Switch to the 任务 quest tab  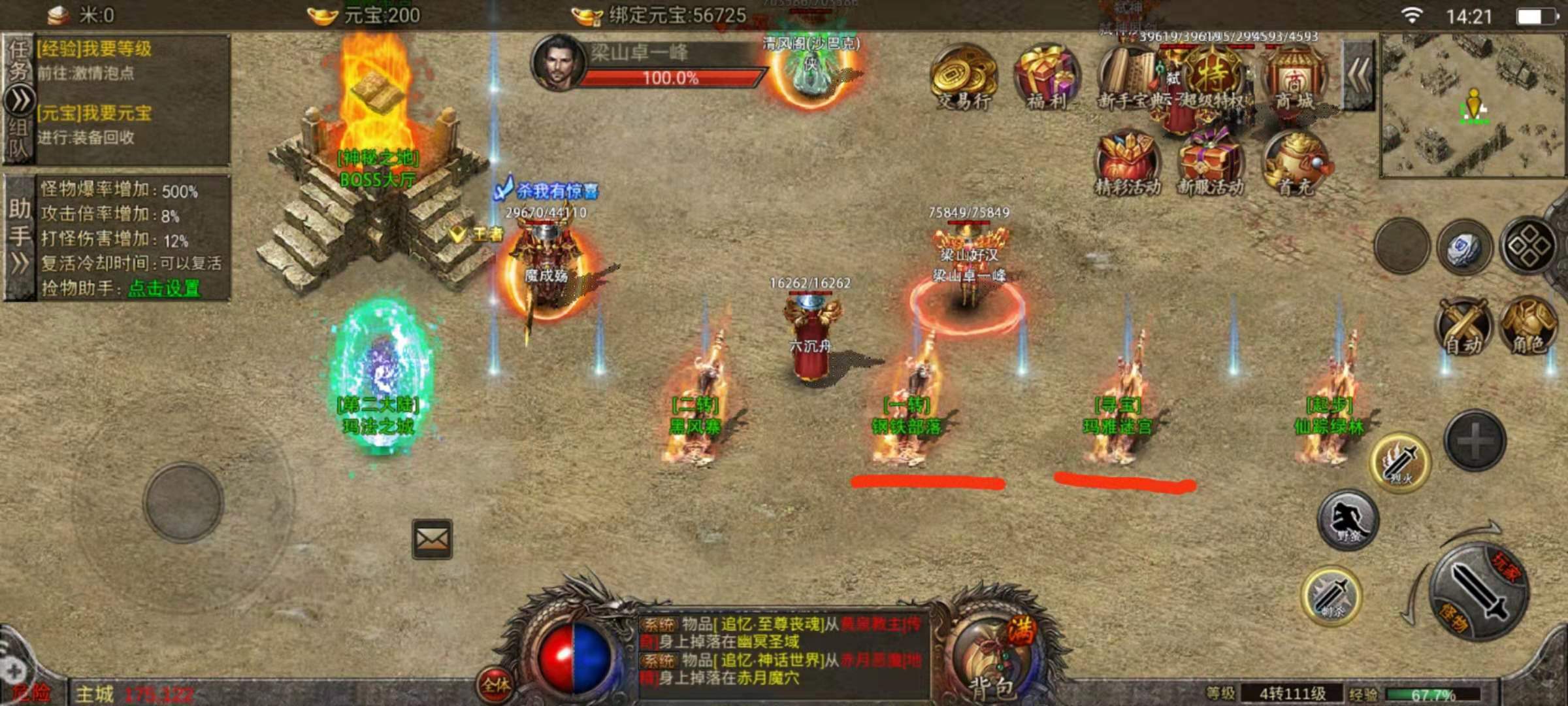(x=18, y=59)
